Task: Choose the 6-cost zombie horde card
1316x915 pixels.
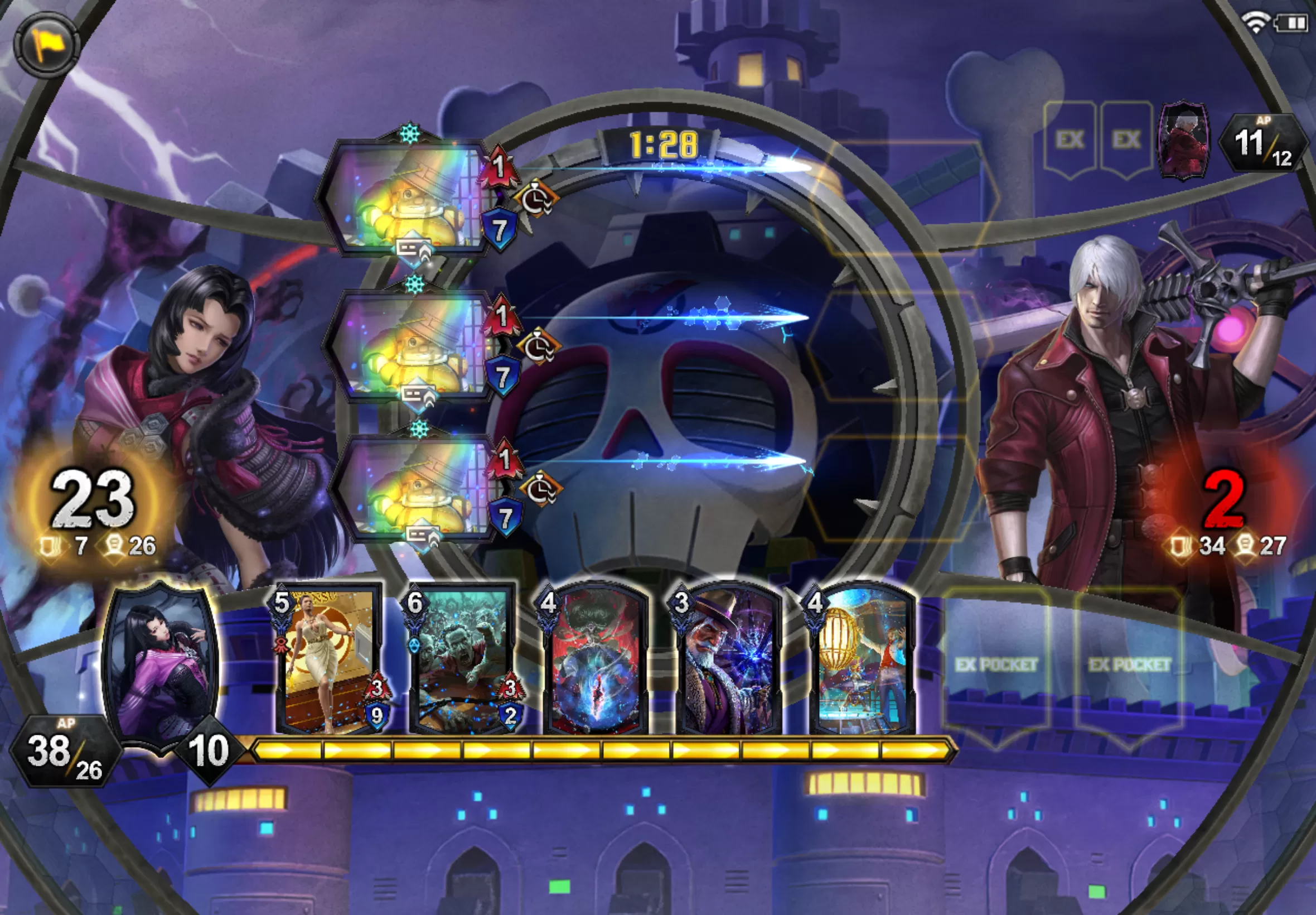Action: 463,661
